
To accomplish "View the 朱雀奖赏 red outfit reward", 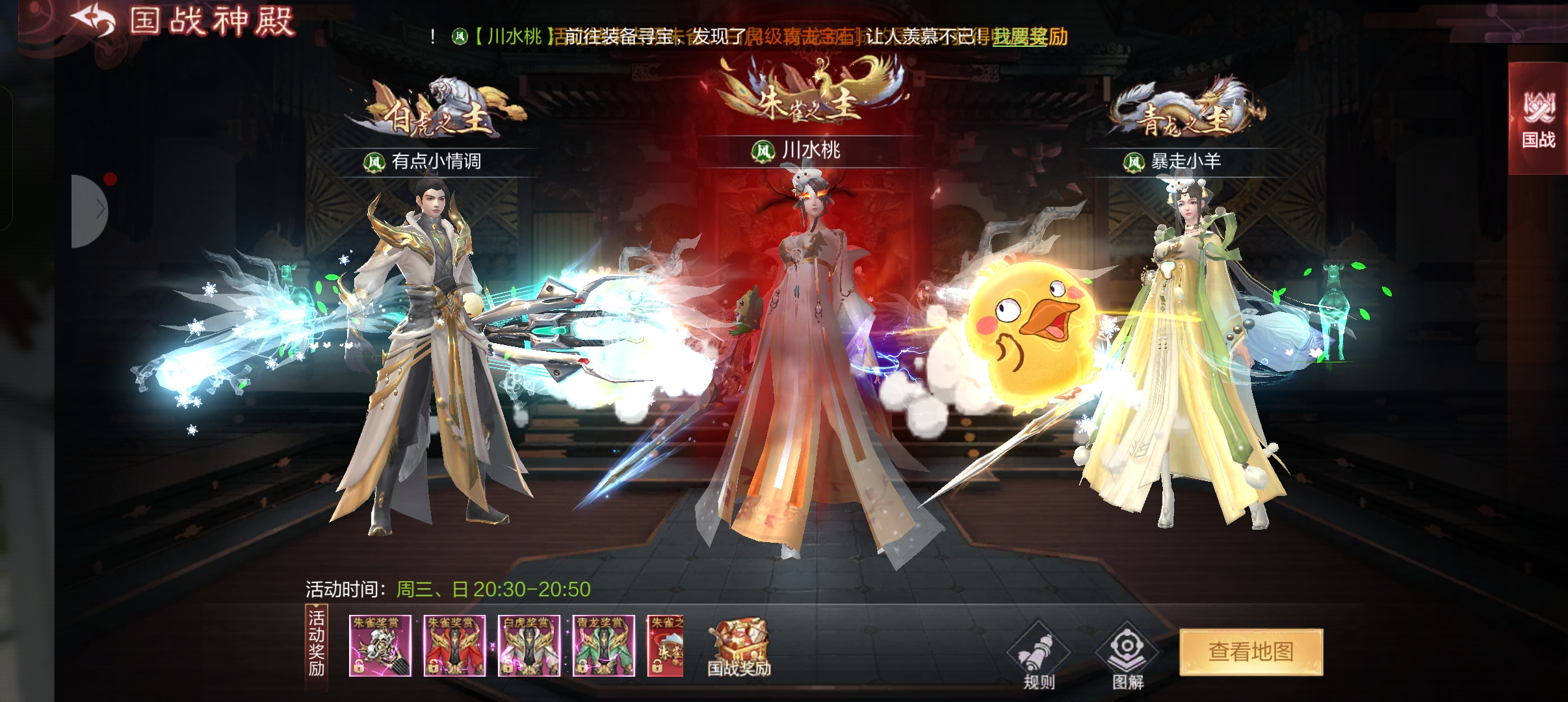I will coord(454,646).
